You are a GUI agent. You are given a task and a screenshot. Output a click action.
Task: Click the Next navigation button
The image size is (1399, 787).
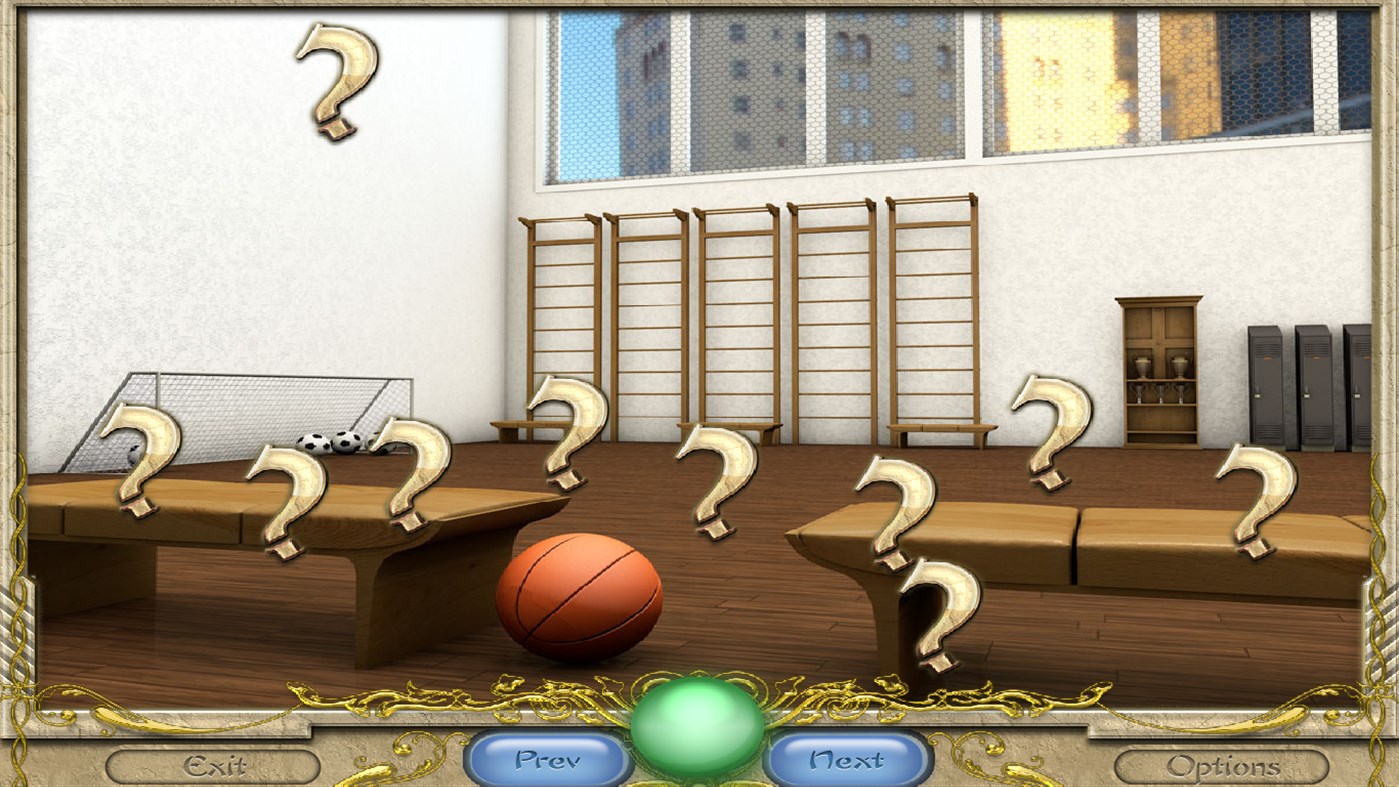[x=847, y=760]
